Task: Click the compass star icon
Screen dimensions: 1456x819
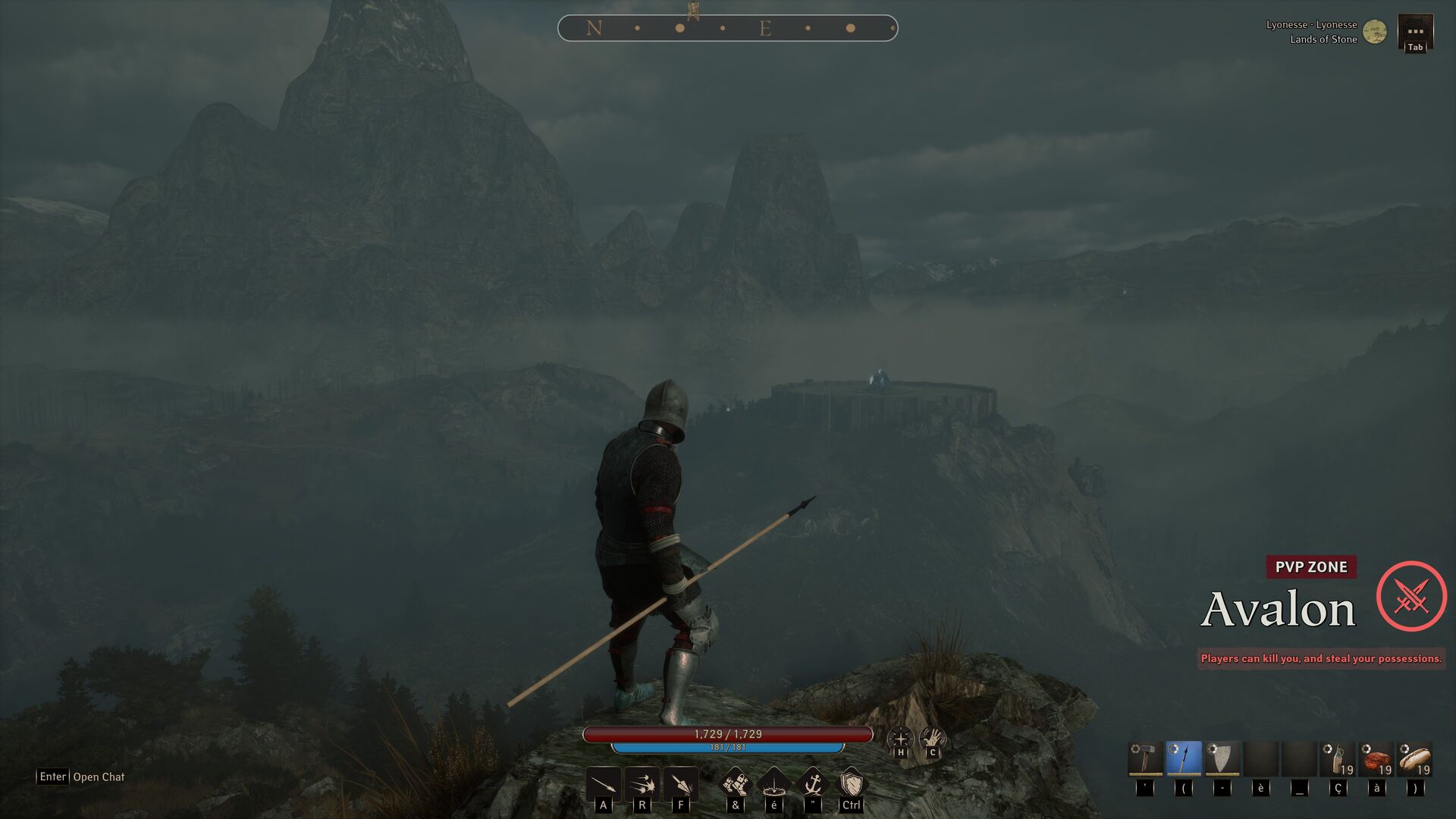Action: click(x=900, y=739)
